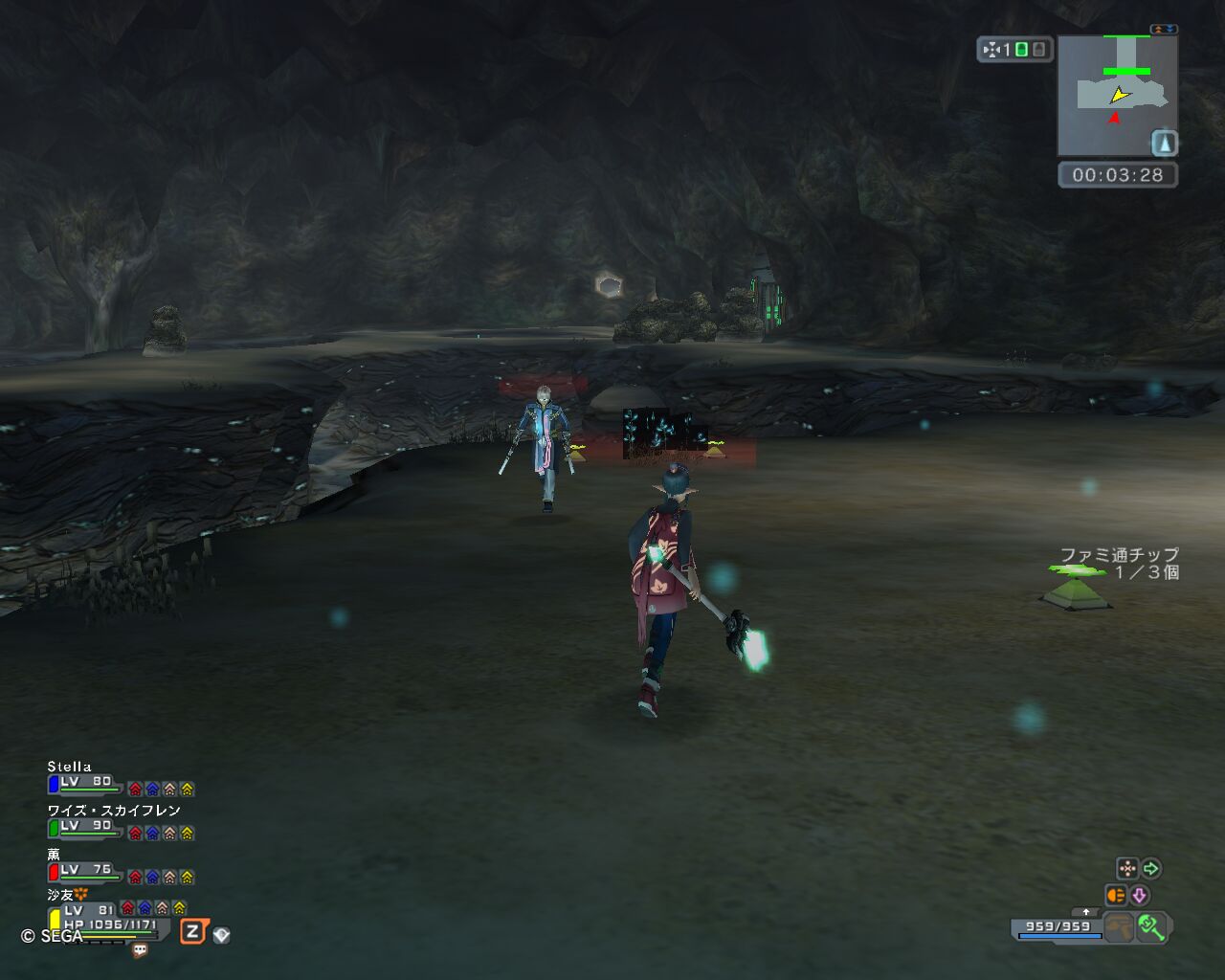Click the four-dot cross technique icon
Image resolution: width=1225 pixels, height=980 pixels.
click(1127, 868)
